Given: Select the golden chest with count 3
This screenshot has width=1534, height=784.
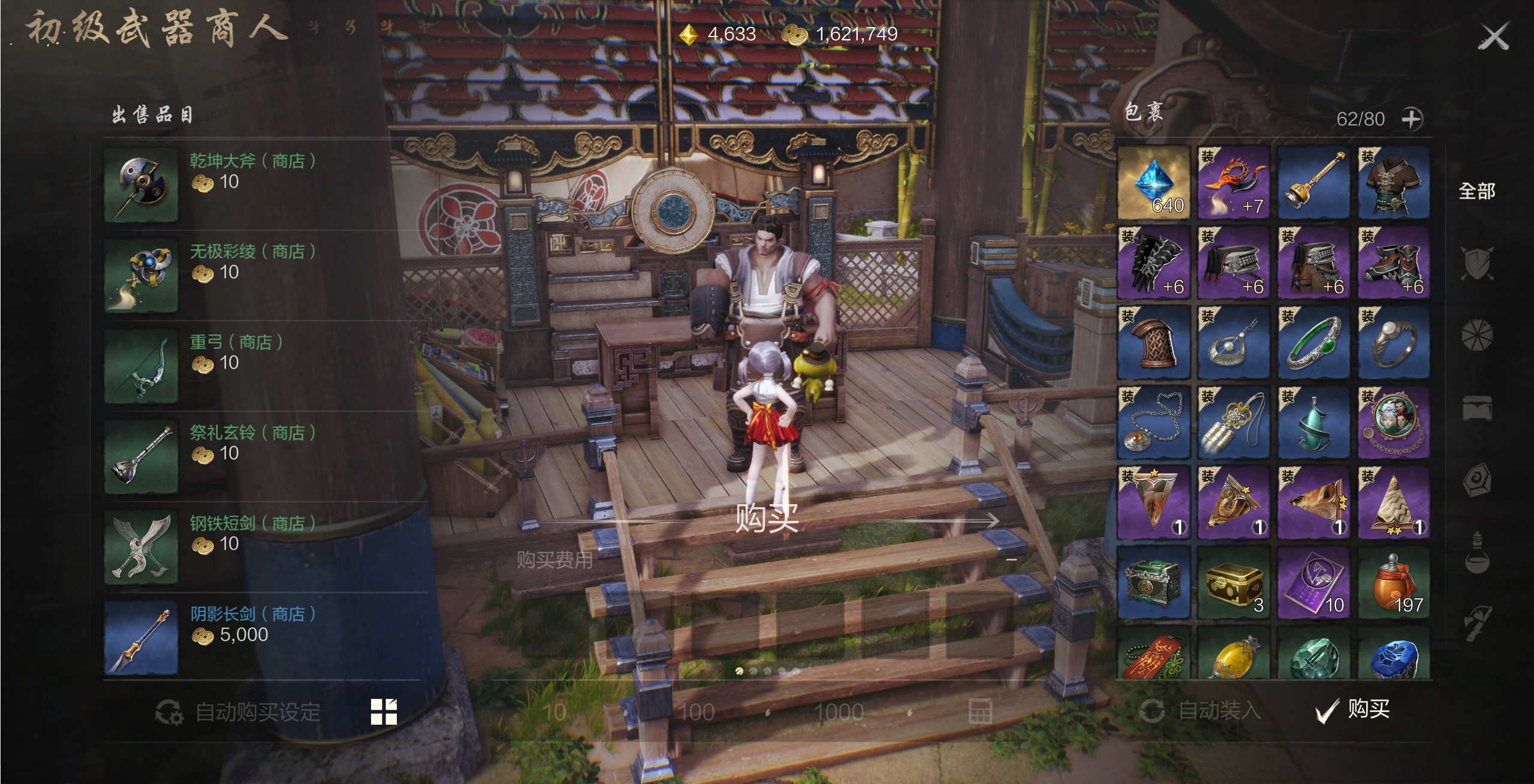Looking at the screenshot, I should coord(1234,582).
